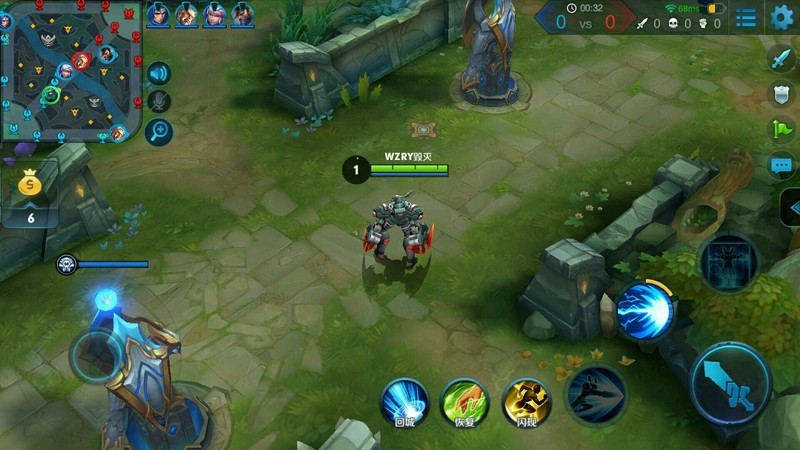Use the 恢复 heal spell
Viewport: 800px width, 450px height.
click(x=465, y=402)
